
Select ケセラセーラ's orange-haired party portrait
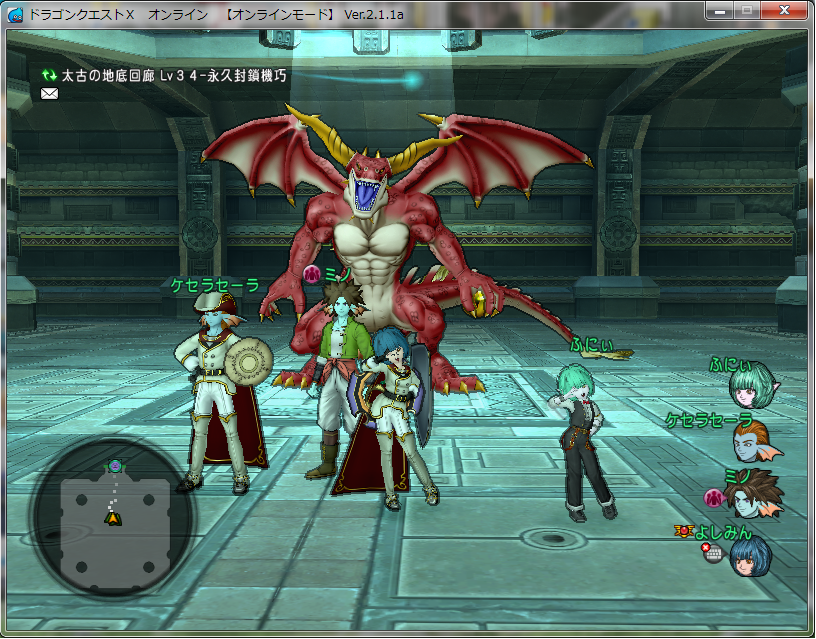[756, 439]
